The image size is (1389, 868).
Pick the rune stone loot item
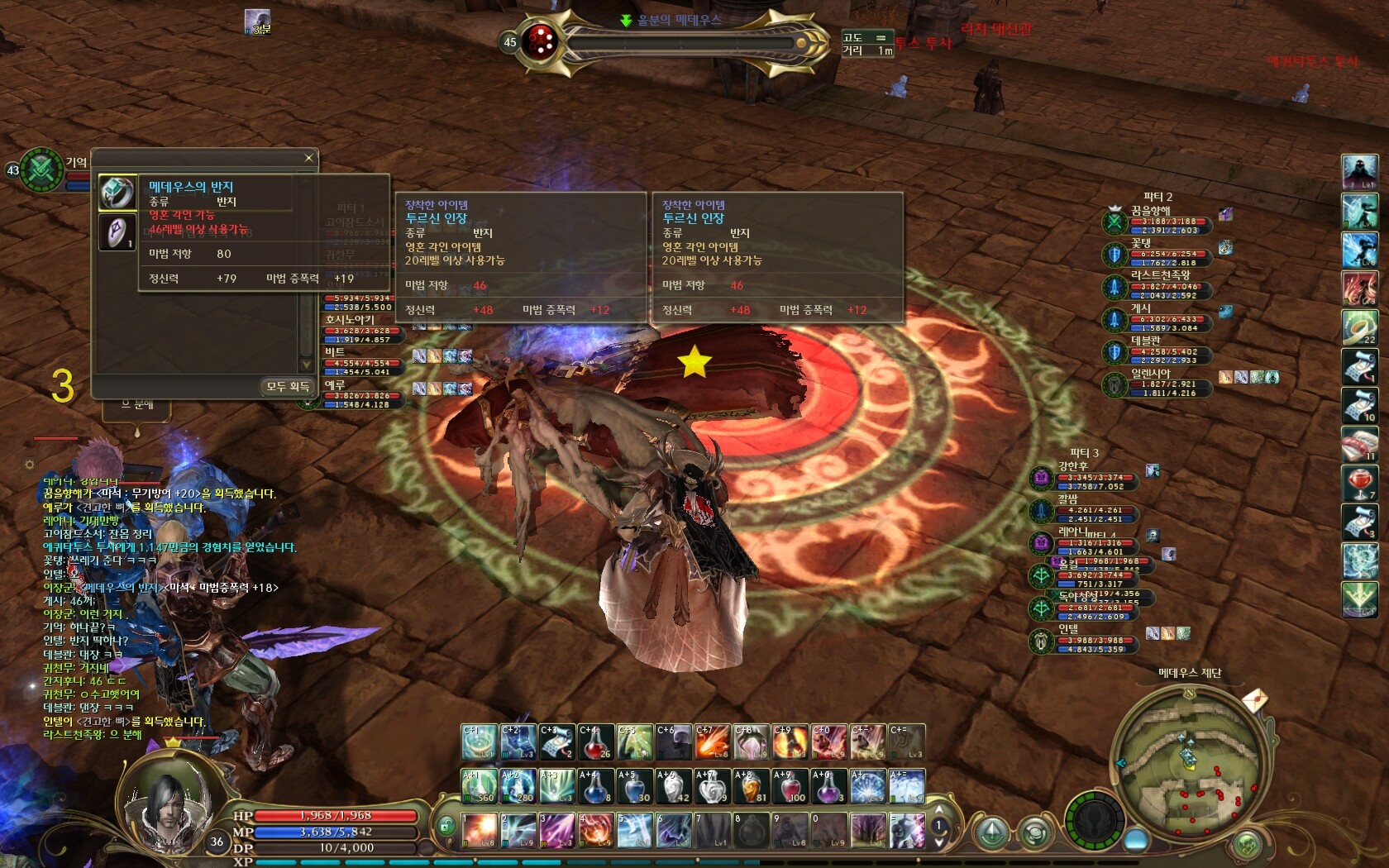click(x=117, y=232)
